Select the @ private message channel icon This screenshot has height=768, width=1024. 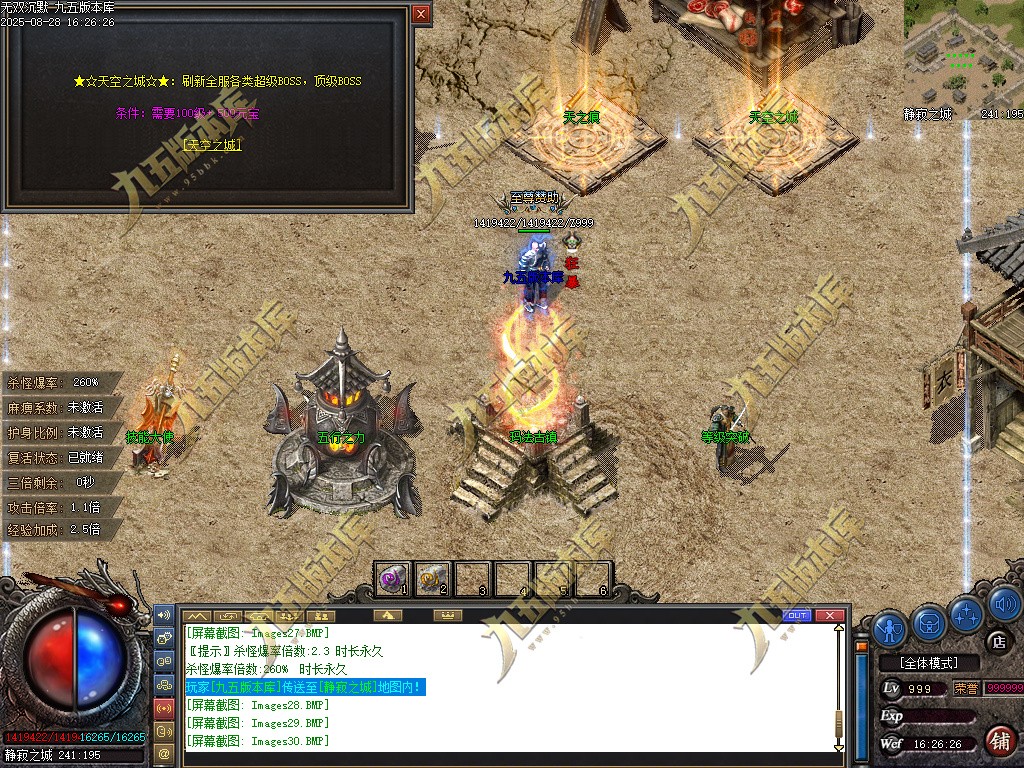[x=164, y=752]
